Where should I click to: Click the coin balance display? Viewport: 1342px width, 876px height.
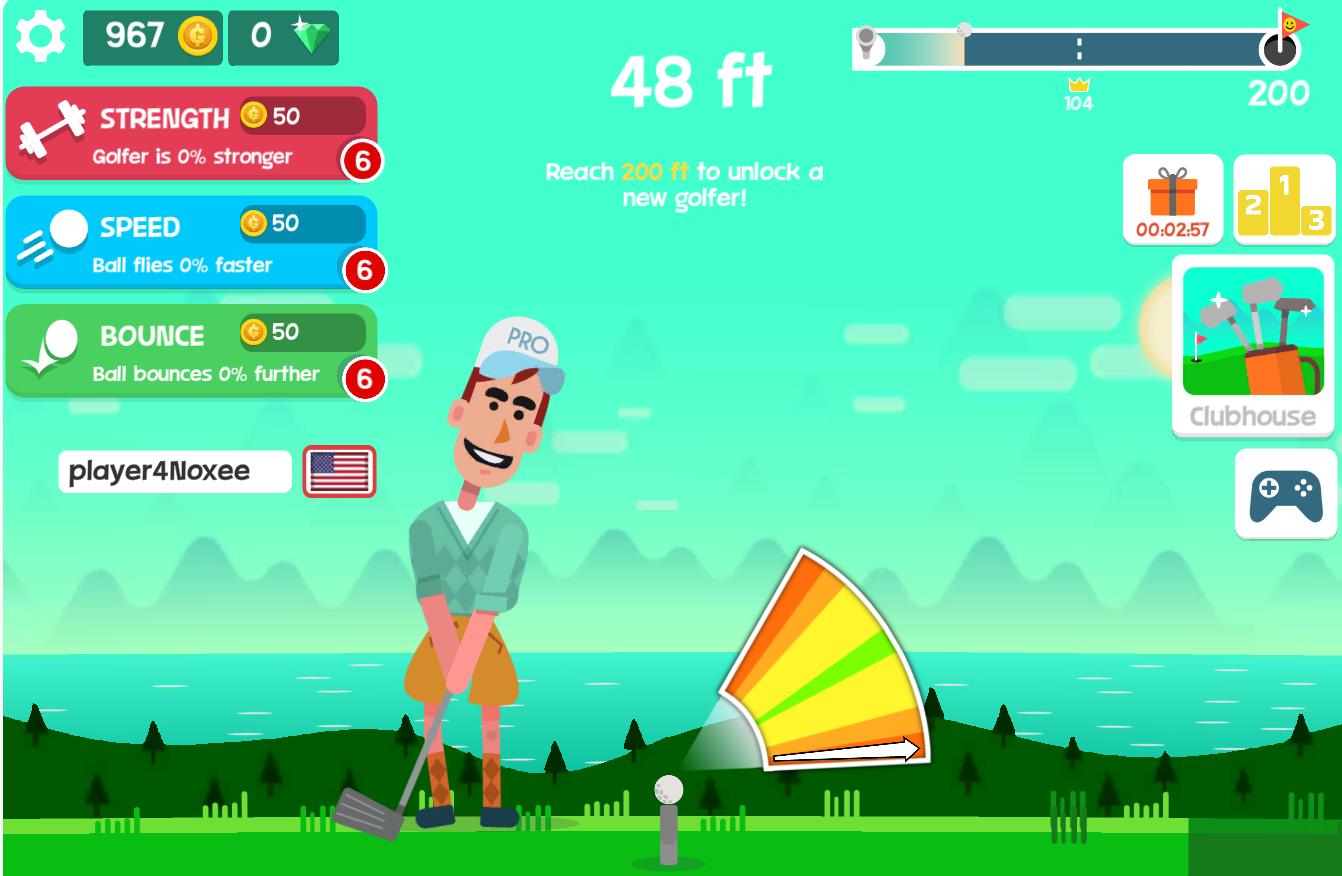point(151,37)
